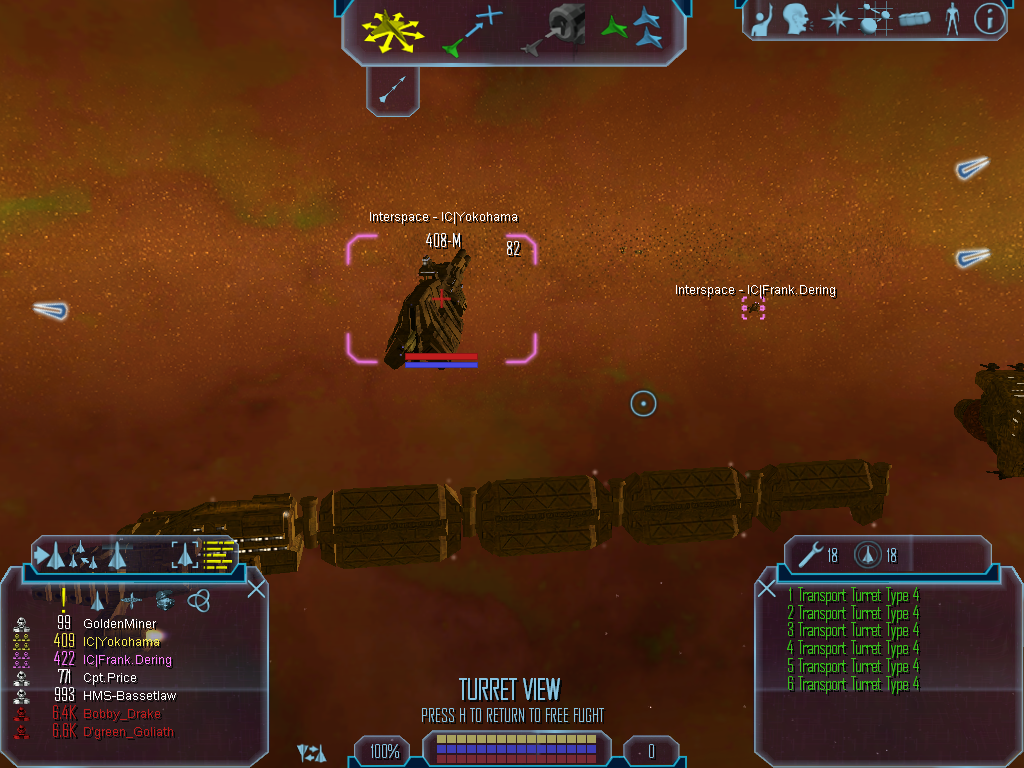The height and width of the screenshot is (768, 1024).
Task: Close the contact list panel
Action: pyautogui.click(x=256, y=588)
